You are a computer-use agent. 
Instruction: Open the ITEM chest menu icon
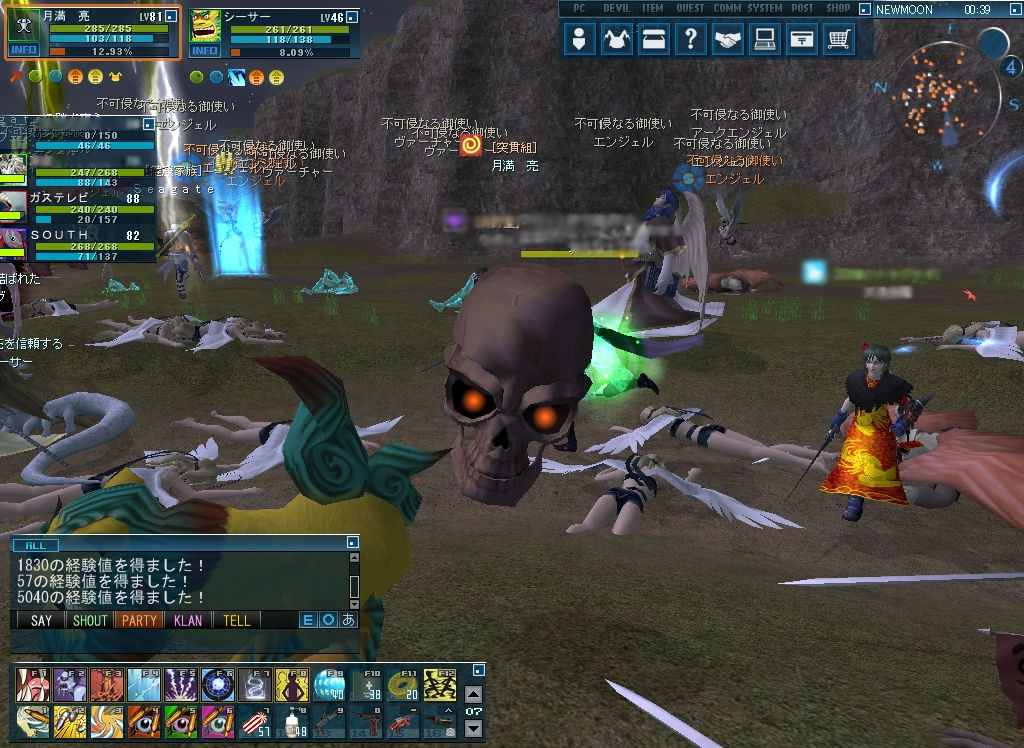click(654, 40)
